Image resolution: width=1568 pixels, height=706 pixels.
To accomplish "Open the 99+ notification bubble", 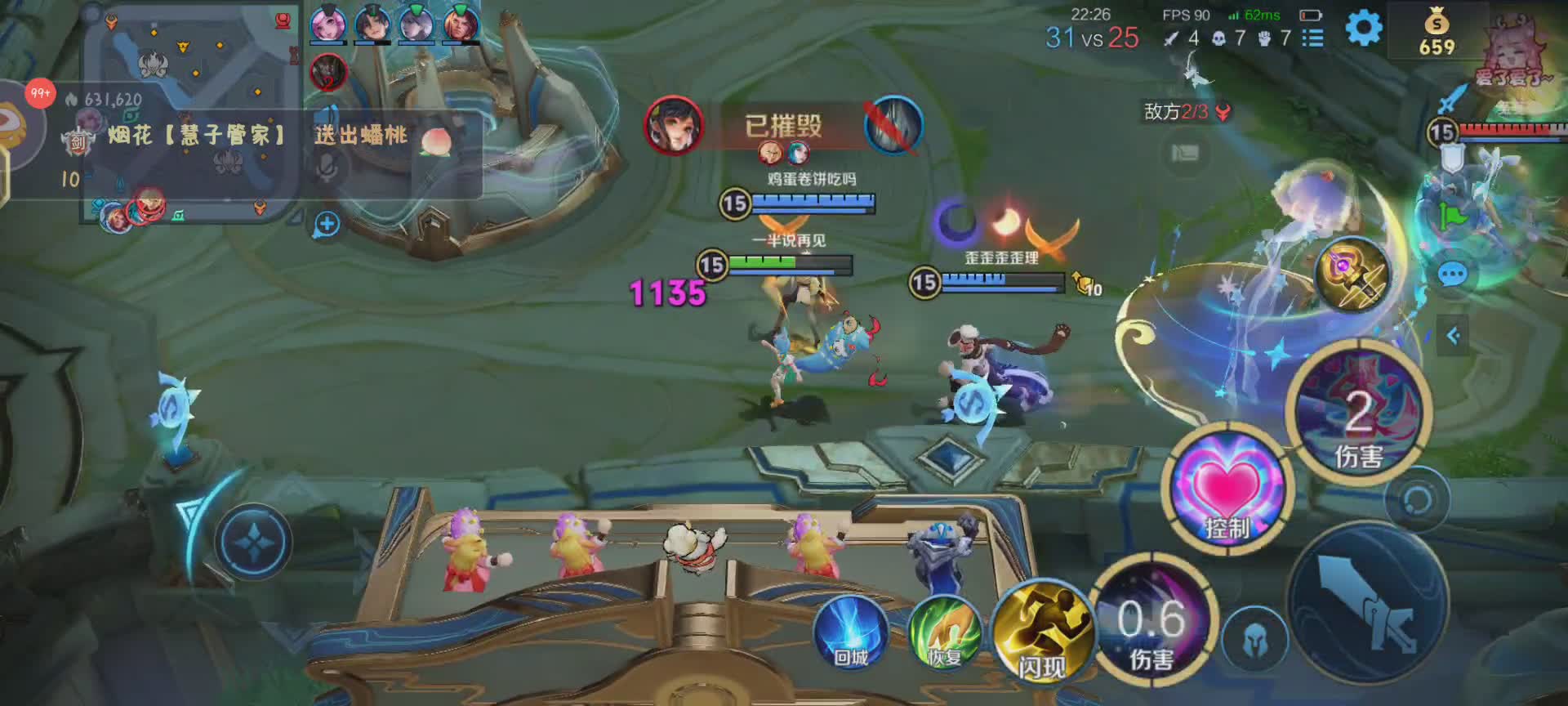I will click(39, 93).
